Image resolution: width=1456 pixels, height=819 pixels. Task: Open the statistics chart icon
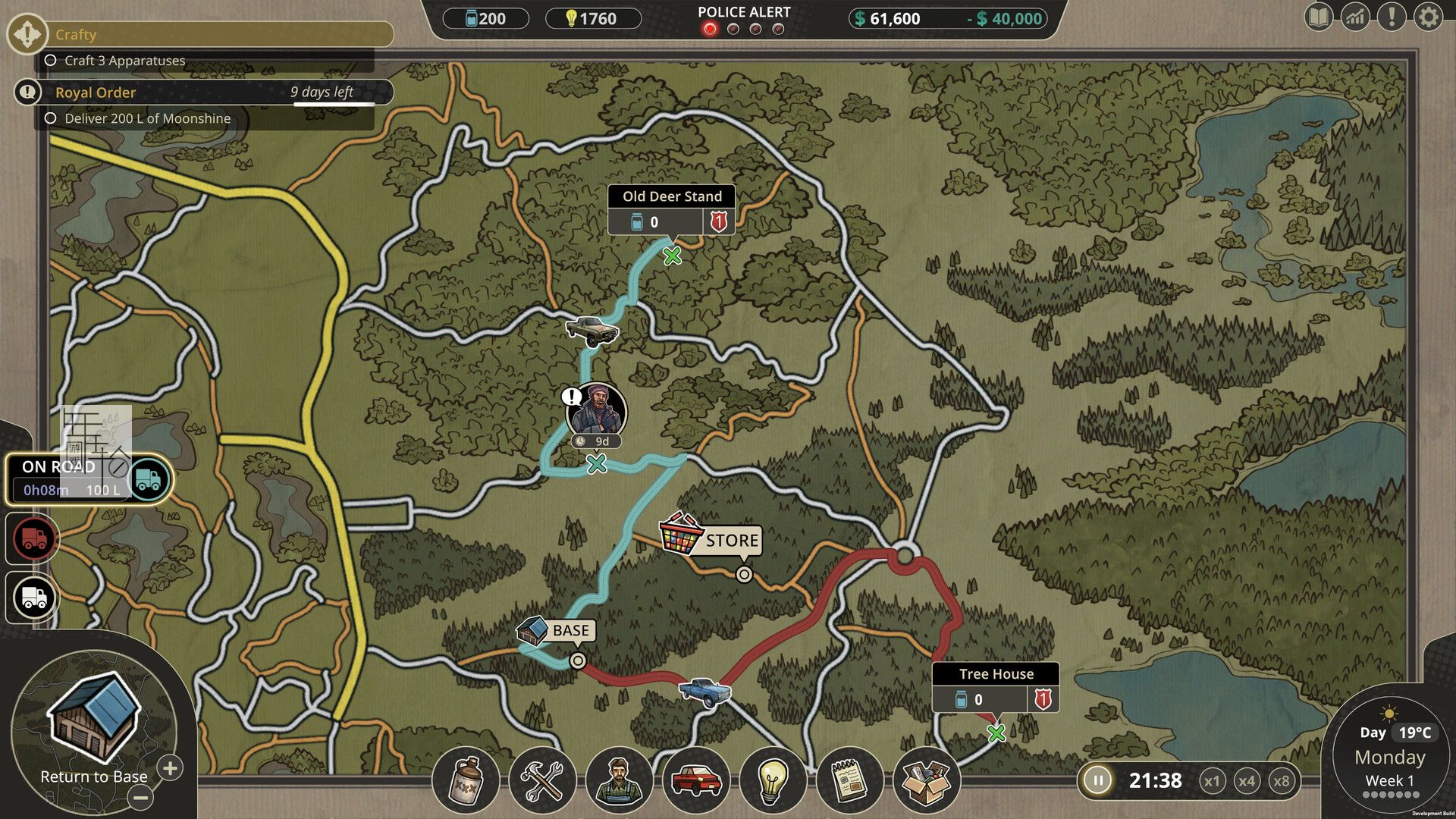[x=1355, y=17]
